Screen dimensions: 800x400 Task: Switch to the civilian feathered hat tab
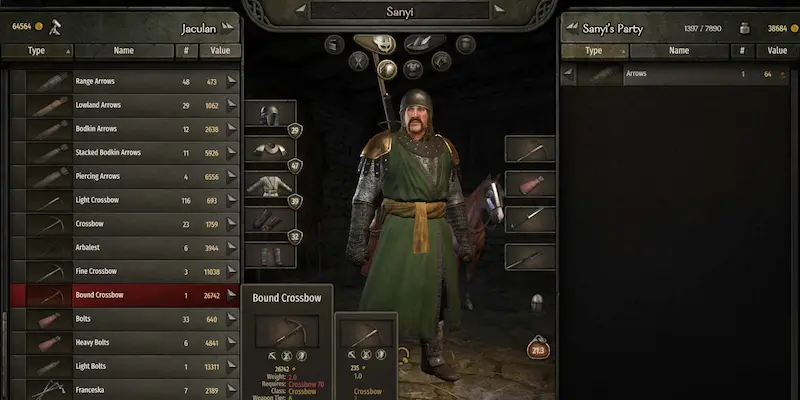point(424,43)
